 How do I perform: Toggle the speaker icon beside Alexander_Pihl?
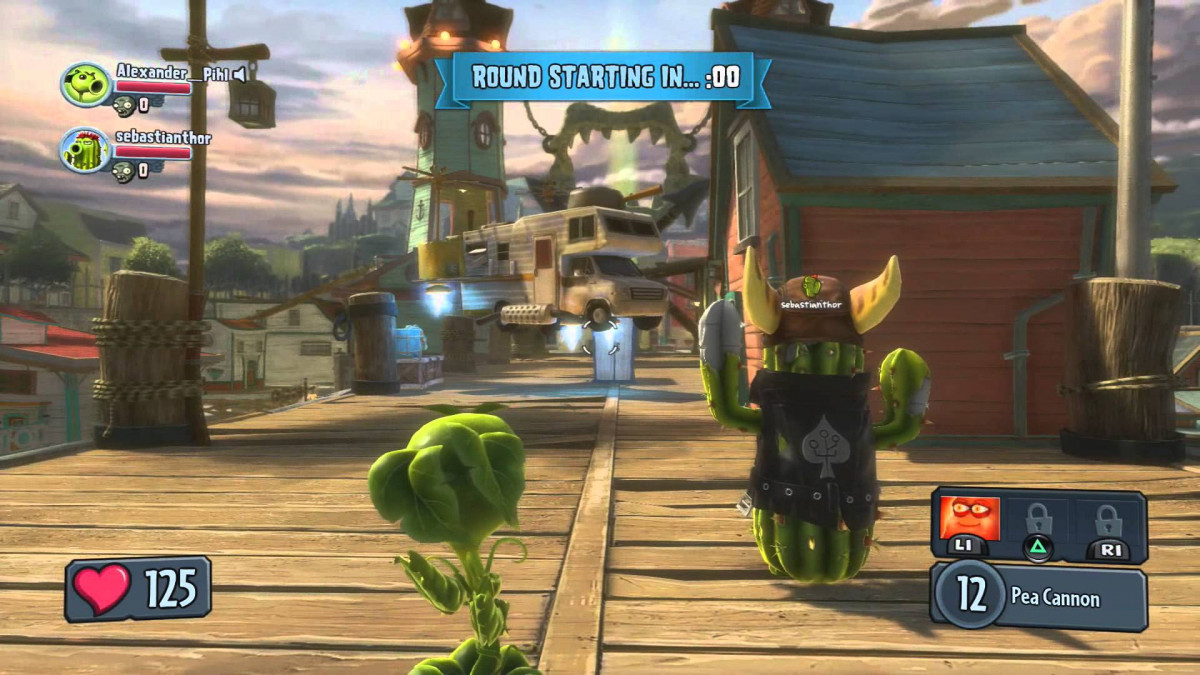click(x=239, y=73)
